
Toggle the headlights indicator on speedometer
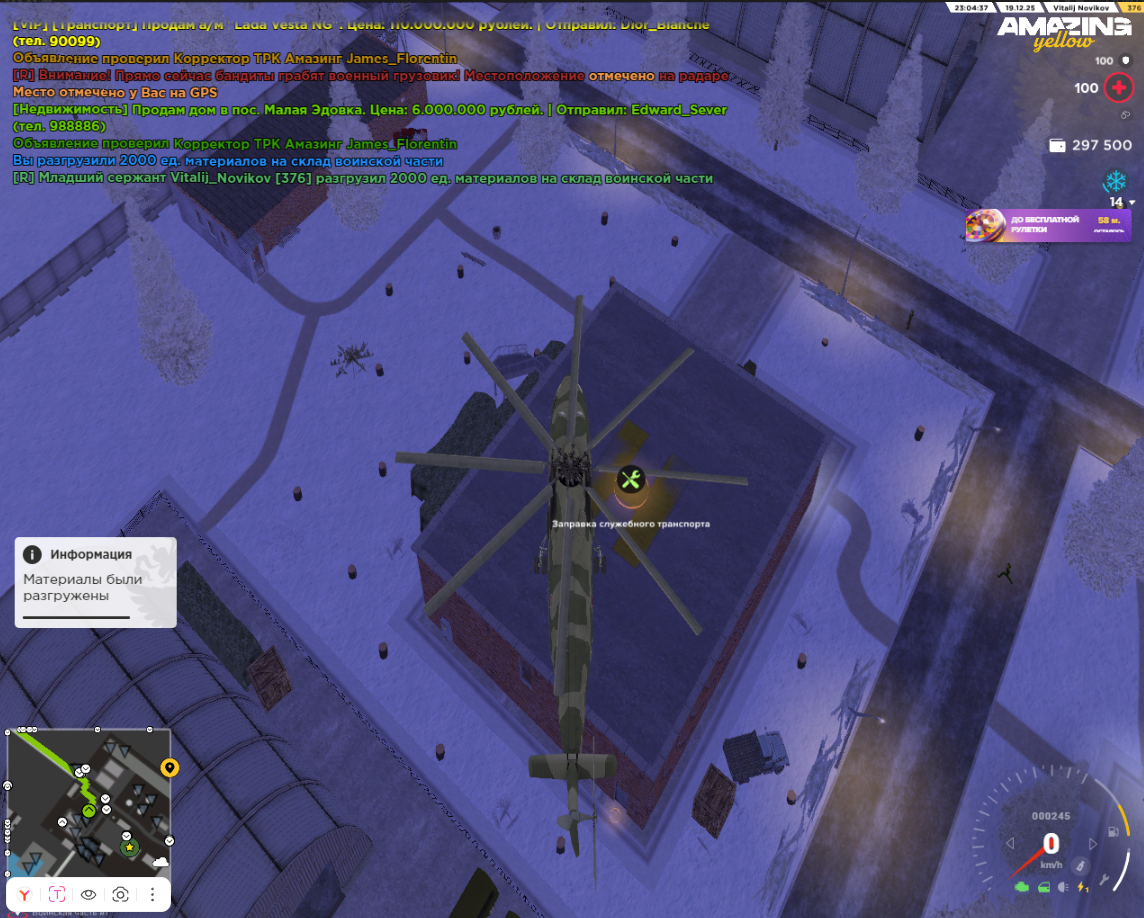(1064, 887)
